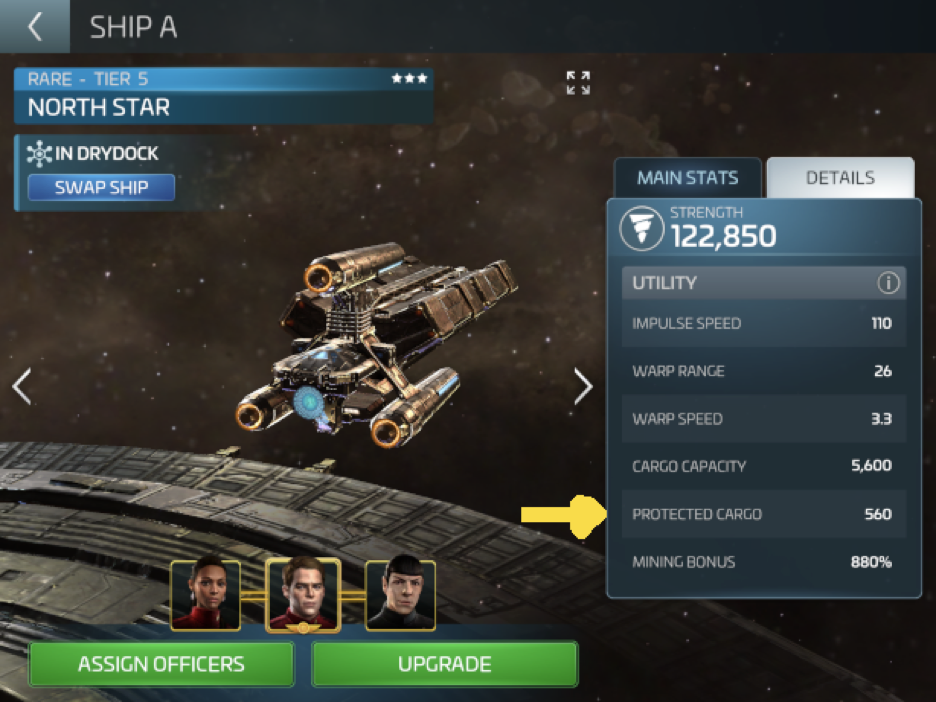Screen dimensions: 936x702
Task: Switch to the Main Stats tab
Action: (x=687, y=178)
